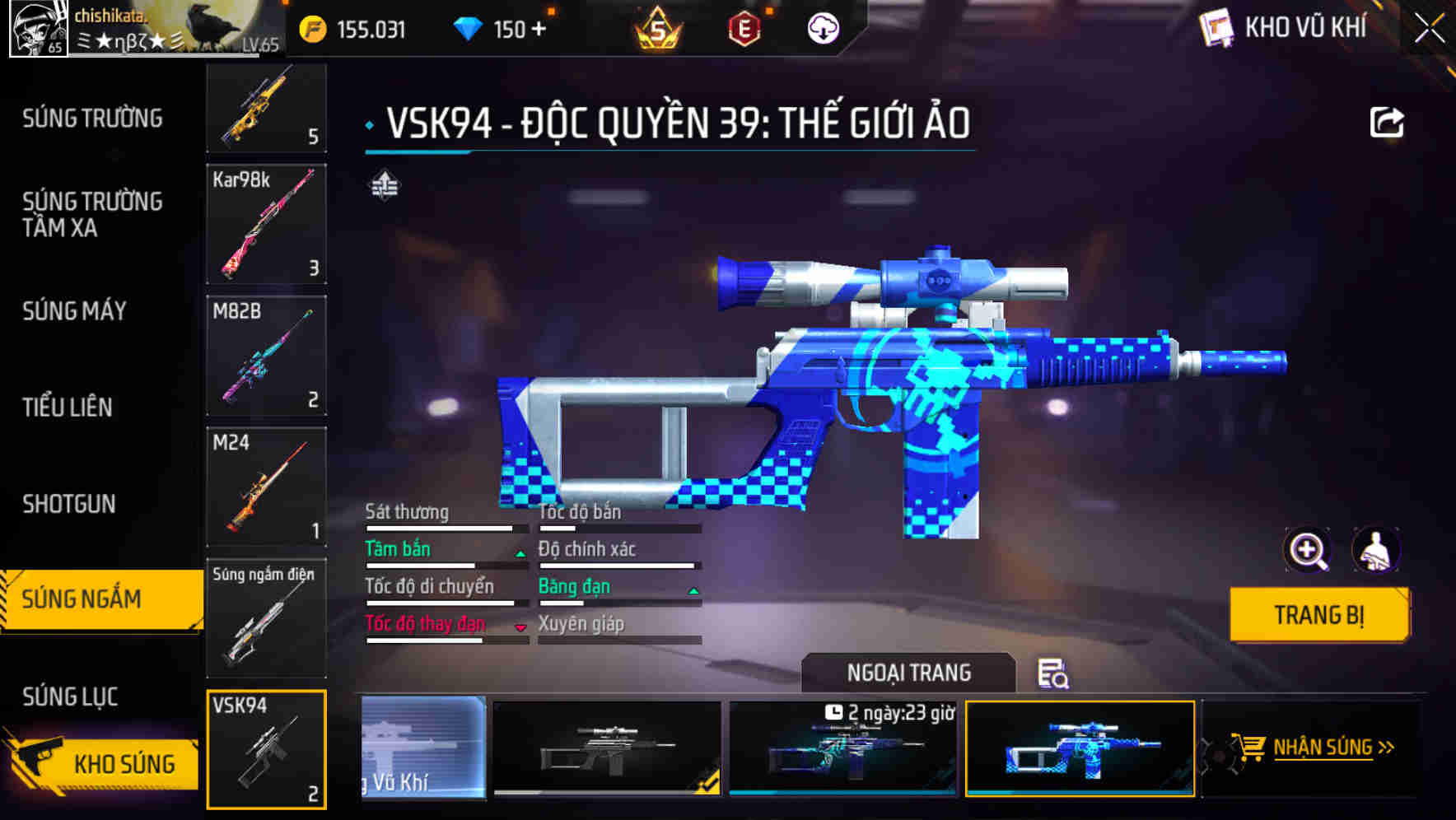Select the Kar98k weapon thumbnail
Screen dimensions: 1456x820
click(x=266, y=226)
